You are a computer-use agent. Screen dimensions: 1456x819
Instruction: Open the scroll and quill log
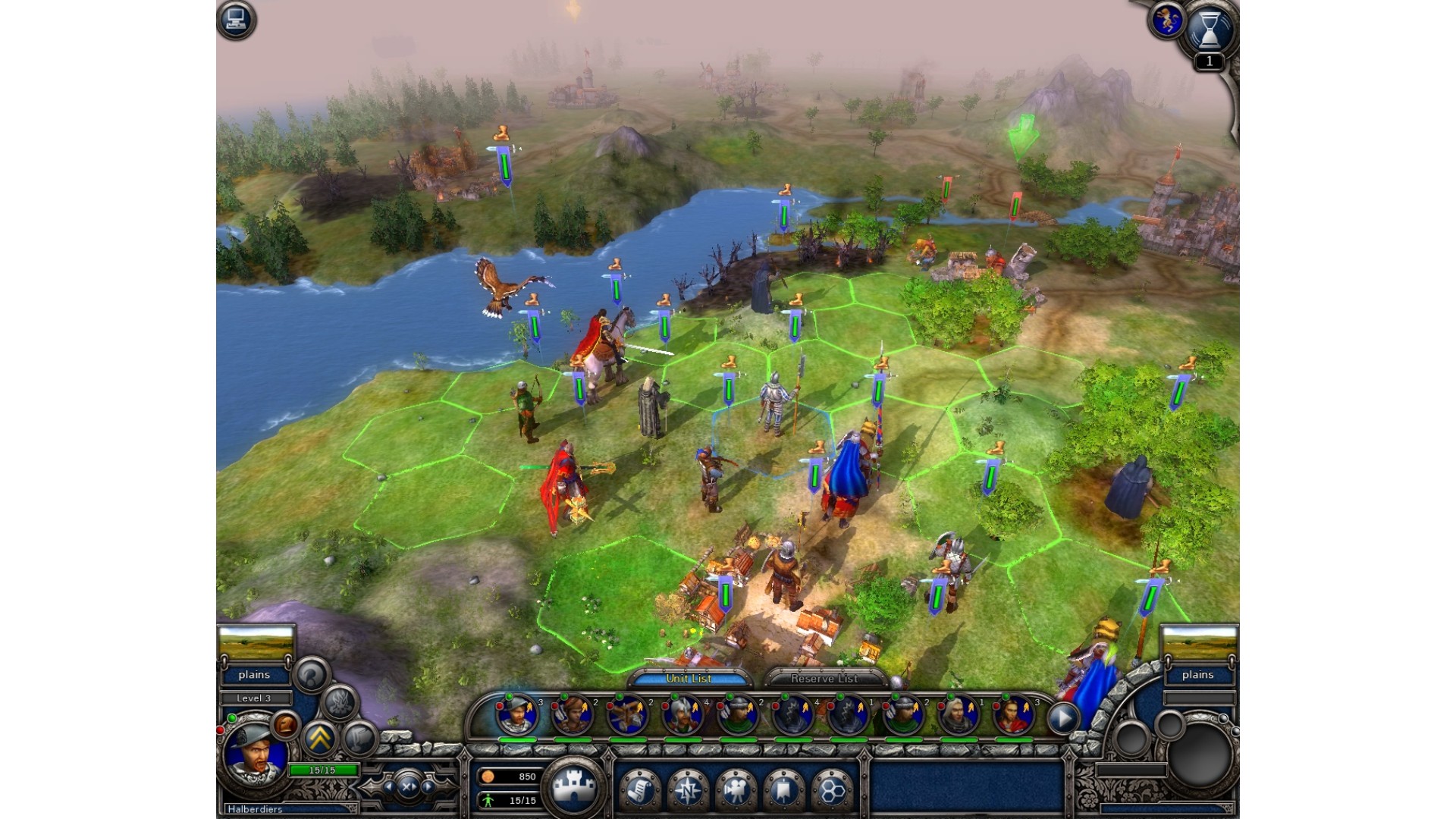click(639, 790)
